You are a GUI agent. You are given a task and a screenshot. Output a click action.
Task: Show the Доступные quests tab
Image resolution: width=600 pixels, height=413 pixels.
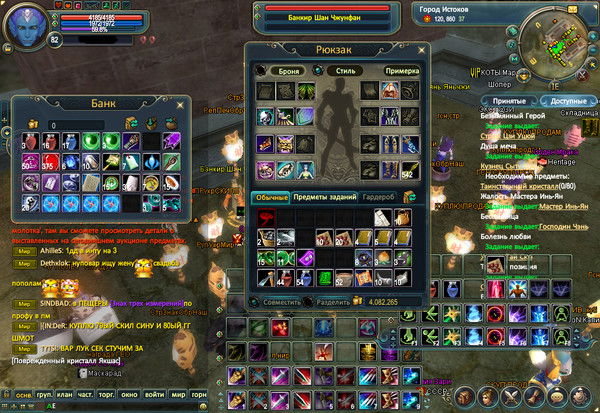pyautogui.click(x=564, y=101)
